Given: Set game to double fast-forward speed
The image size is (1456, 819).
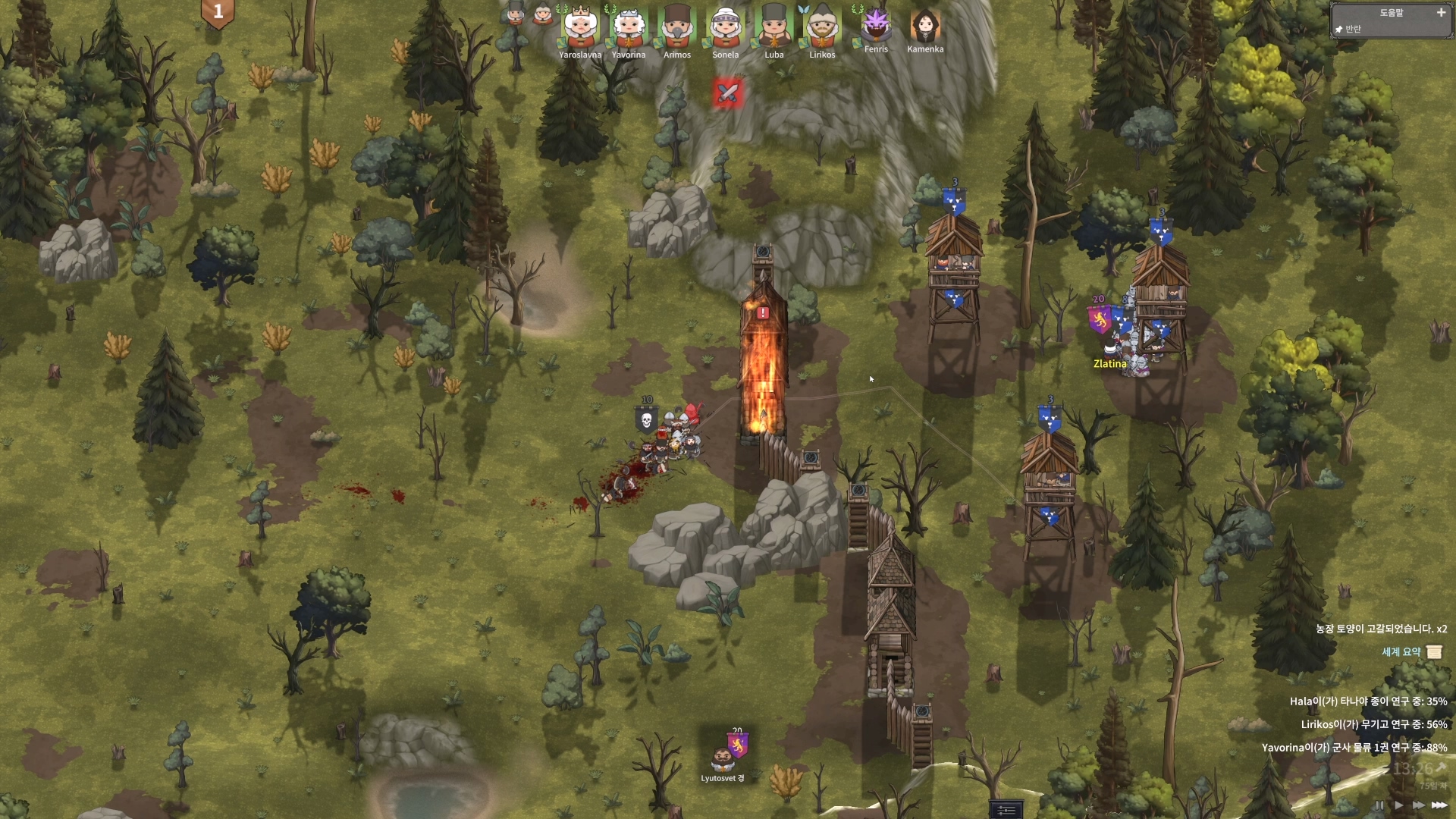Looking at the screenshot, I should click(x=1418, y=805).
